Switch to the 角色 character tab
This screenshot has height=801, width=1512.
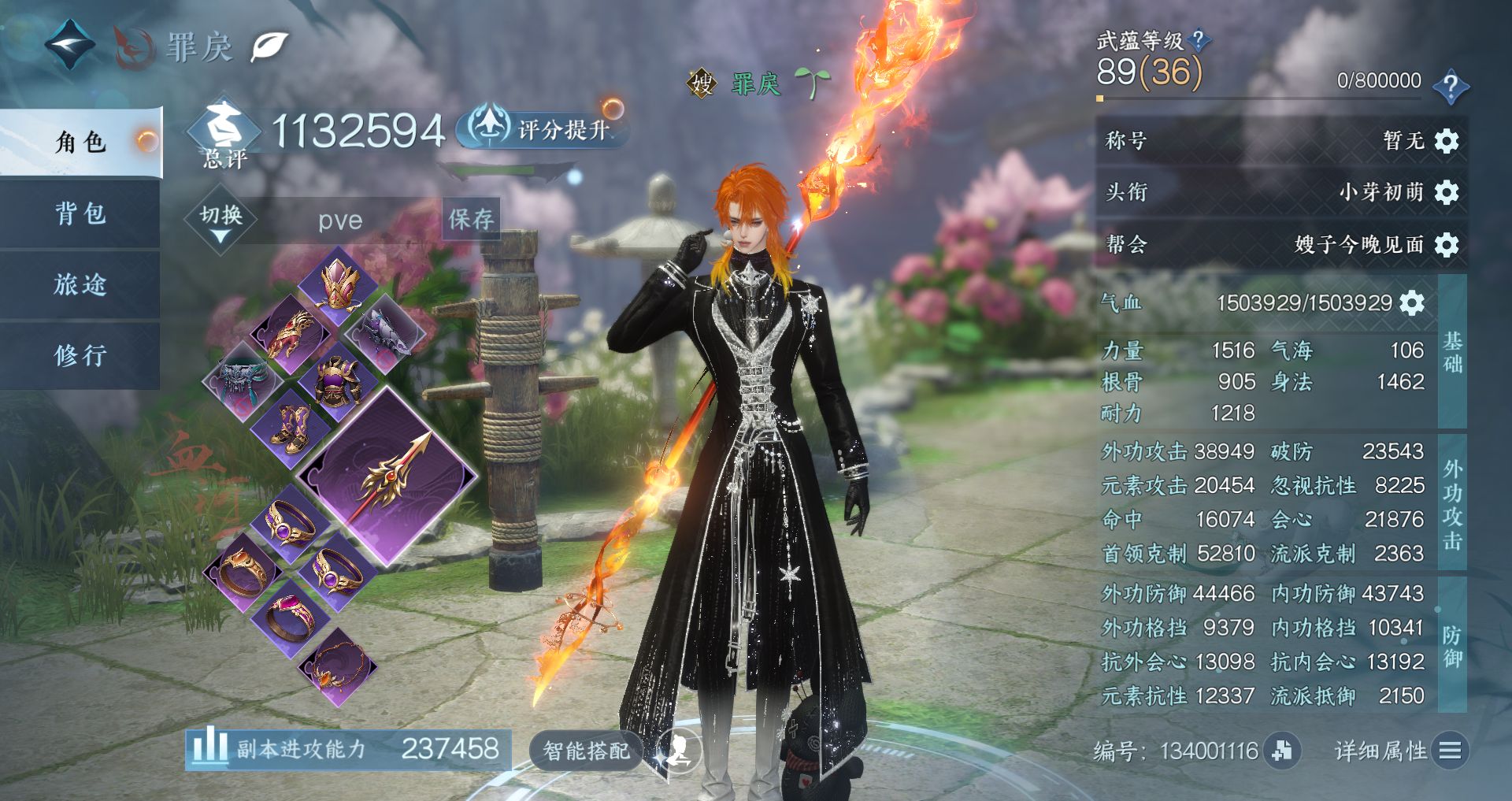80,143
